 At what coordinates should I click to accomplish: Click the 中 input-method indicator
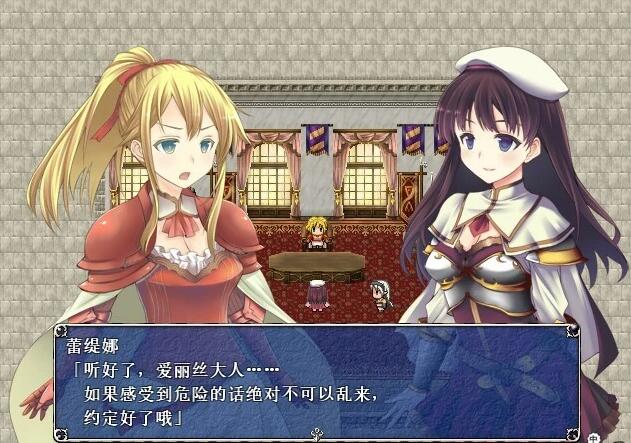pyautogui.click(x=594, y=437)
